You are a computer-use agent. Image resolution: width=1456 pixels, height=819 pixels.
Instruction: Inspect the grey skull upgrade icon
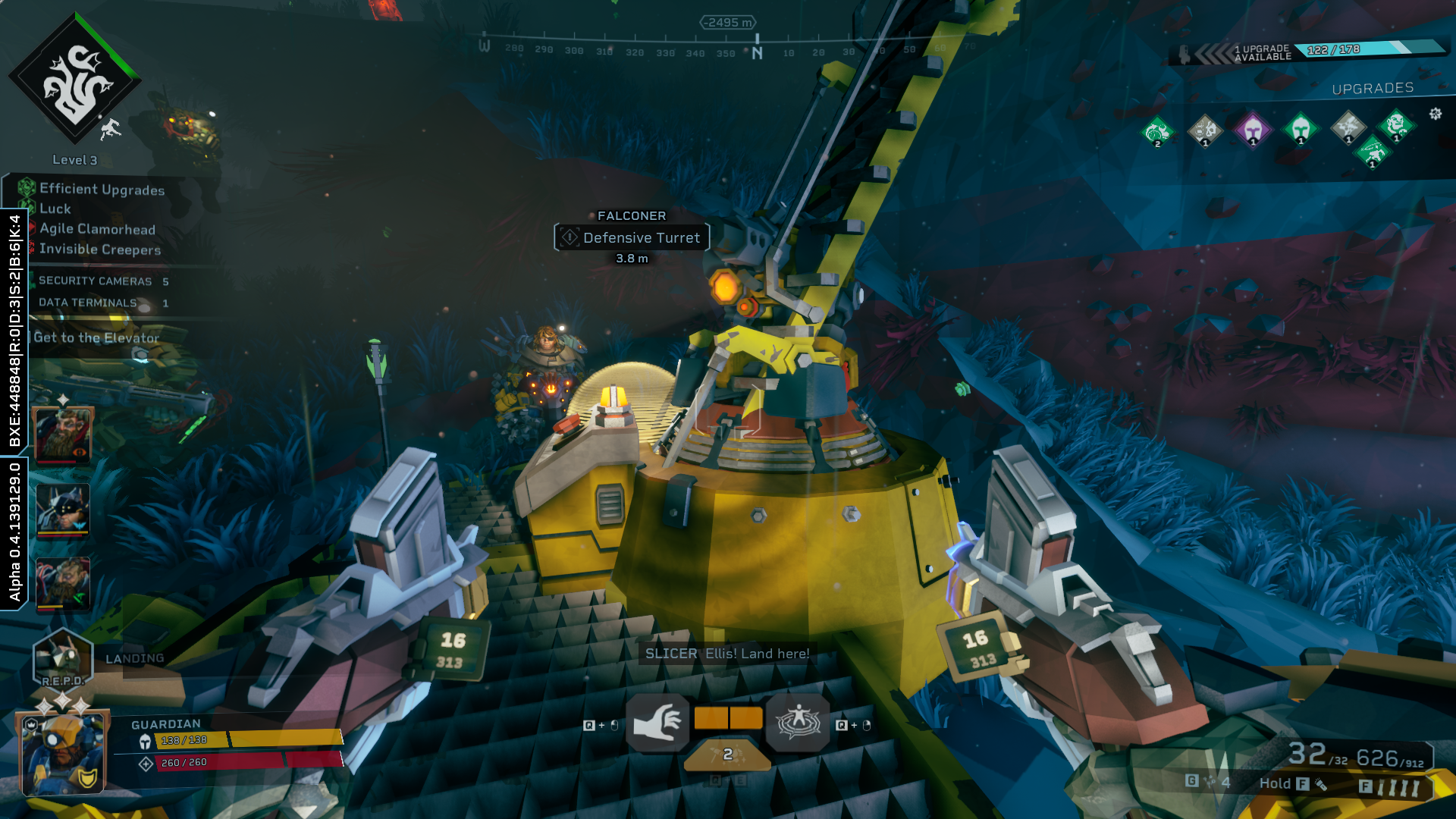point(1205,130)
